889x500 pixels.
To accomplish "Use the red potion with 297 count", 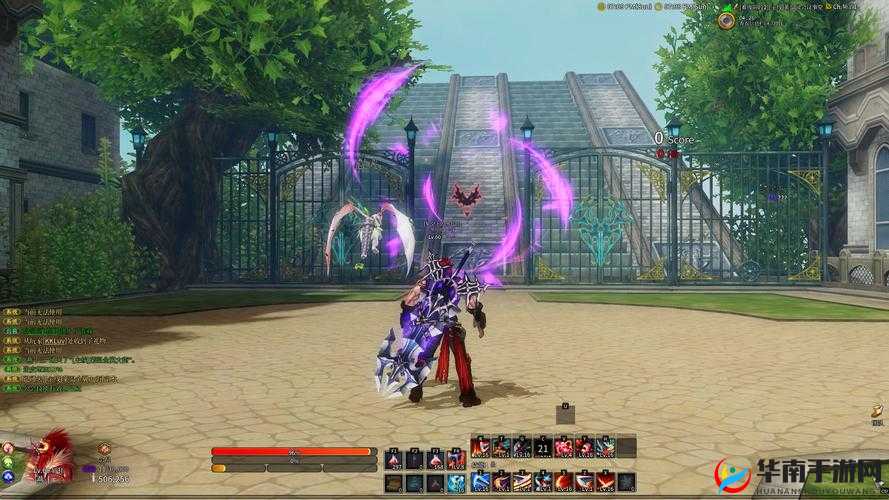I will tap(393, 458).
